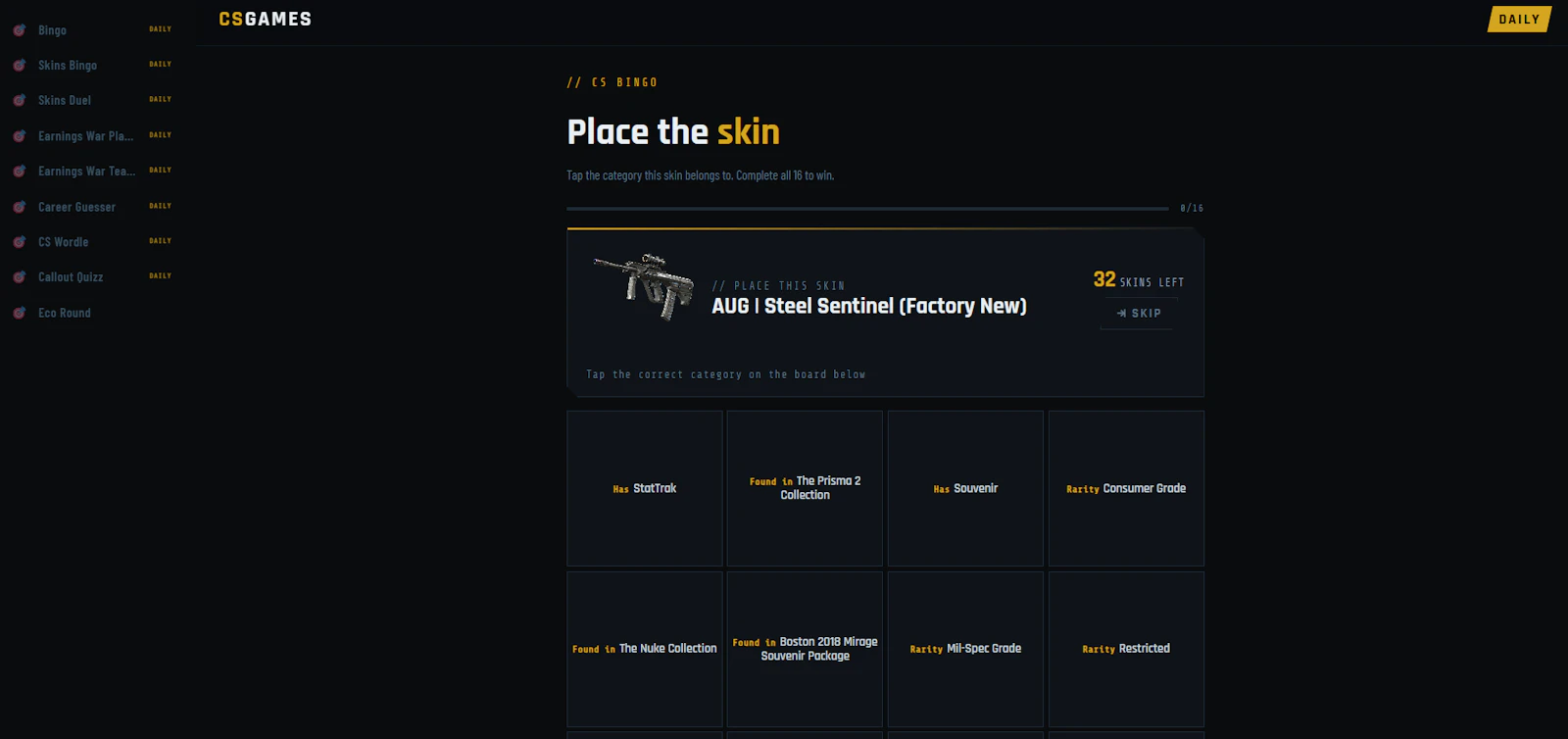Tap the Rarity Consumer Grade tile
The width and height of the screenshot is (1568, 739).
(1125, 488)
